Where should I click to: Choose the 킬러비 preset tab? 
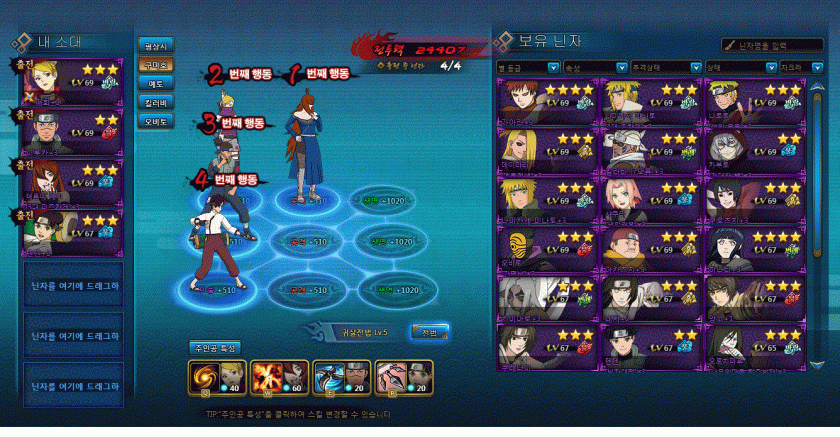[x=157, y=102]
